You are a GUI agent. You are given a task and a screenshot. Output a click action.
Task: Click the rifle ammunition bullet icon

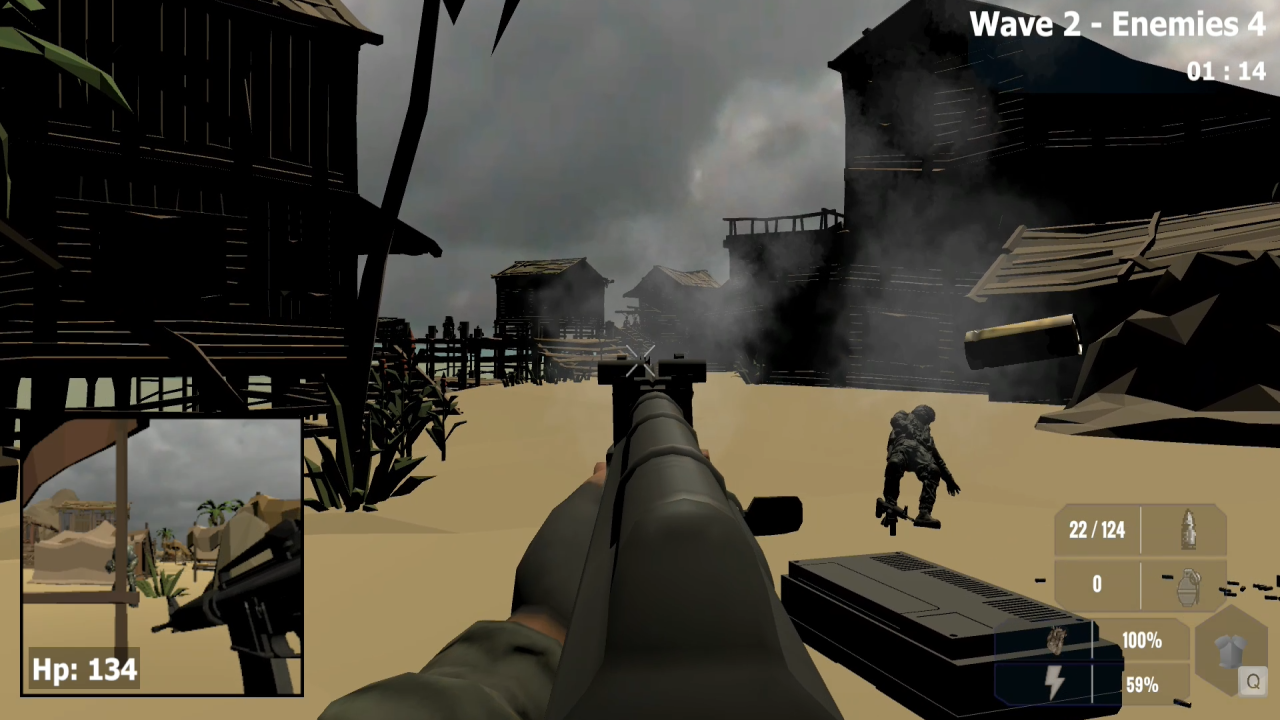point(1189,530)
